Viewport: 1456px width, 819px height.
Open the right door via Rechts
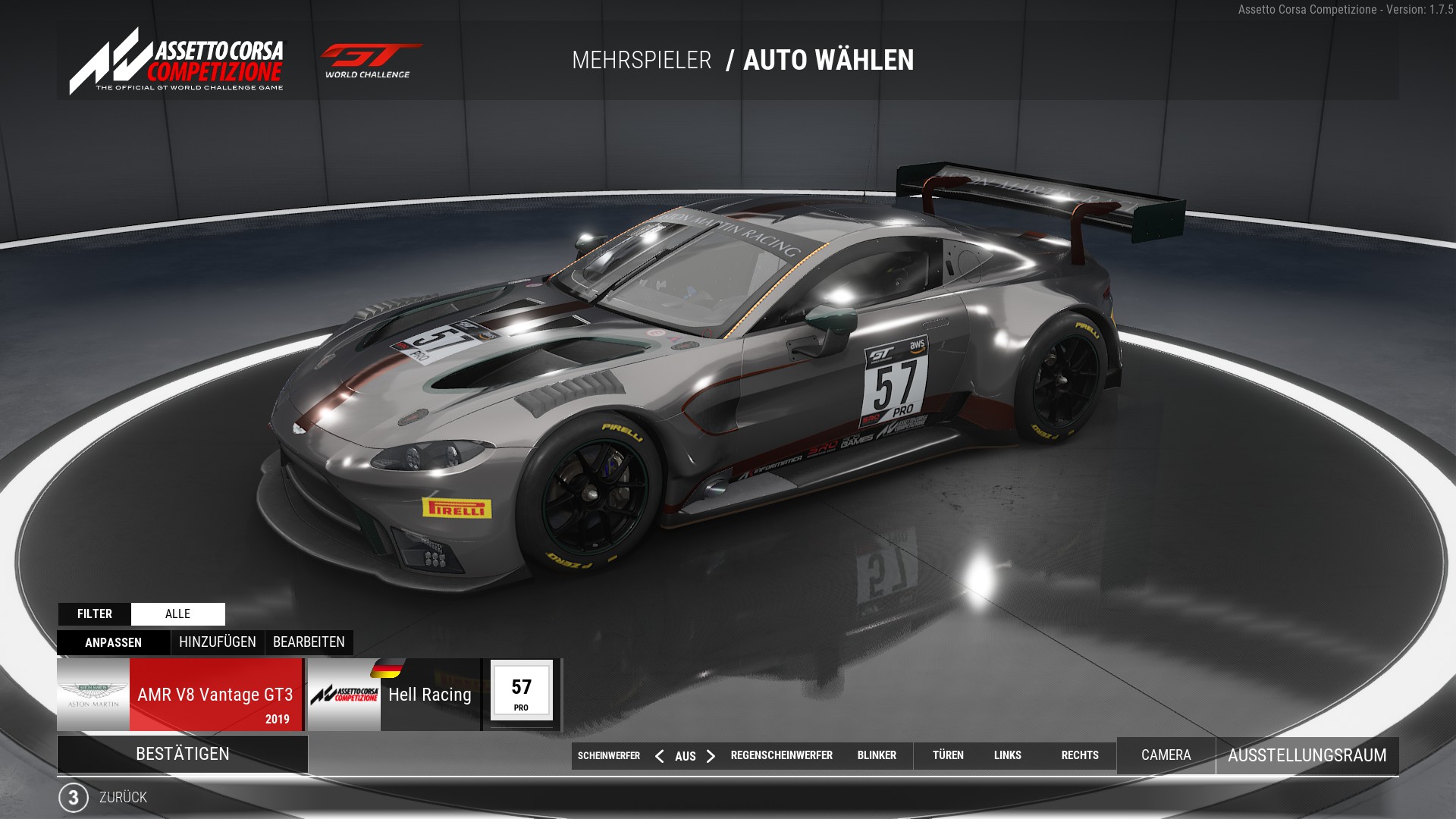click(1080, 755)
